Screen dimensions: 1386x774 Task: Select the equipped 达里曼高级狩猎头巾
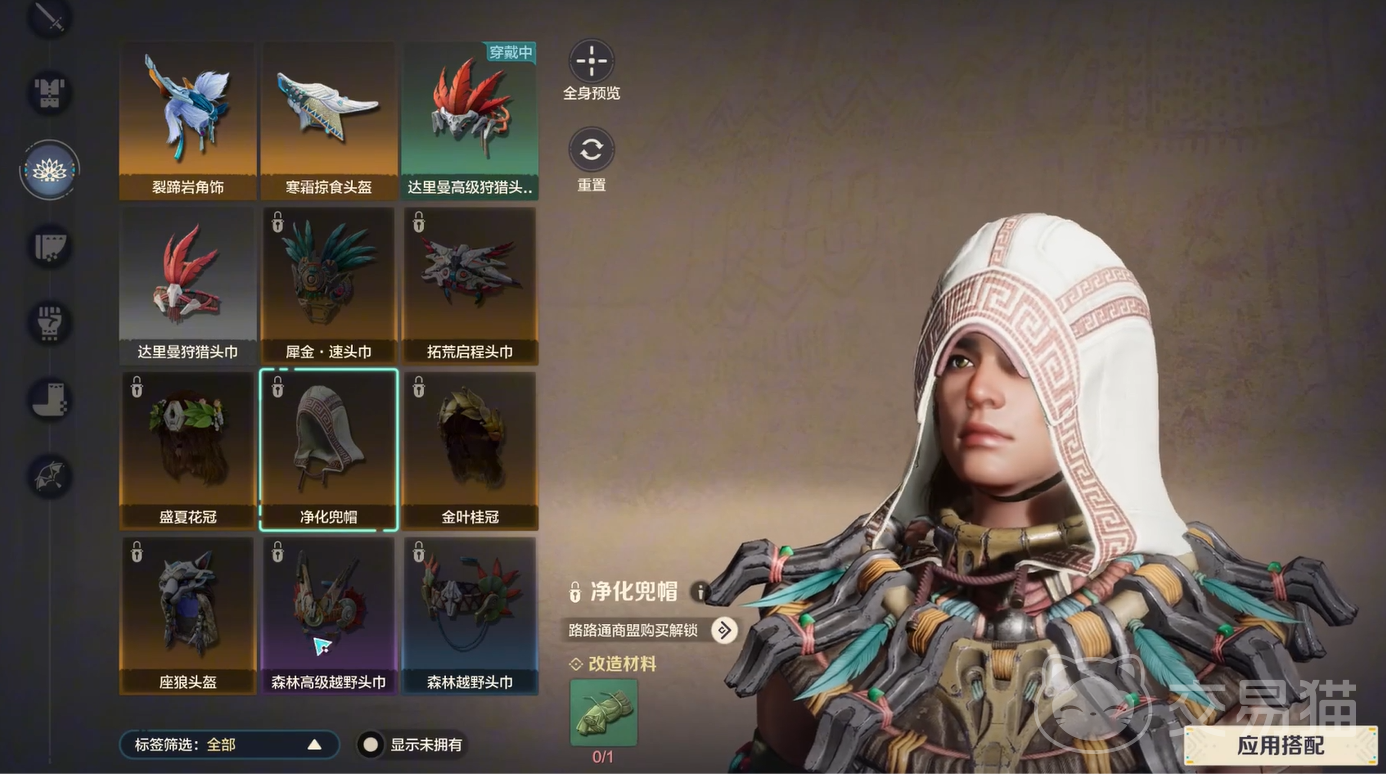[x=470, y=120]
